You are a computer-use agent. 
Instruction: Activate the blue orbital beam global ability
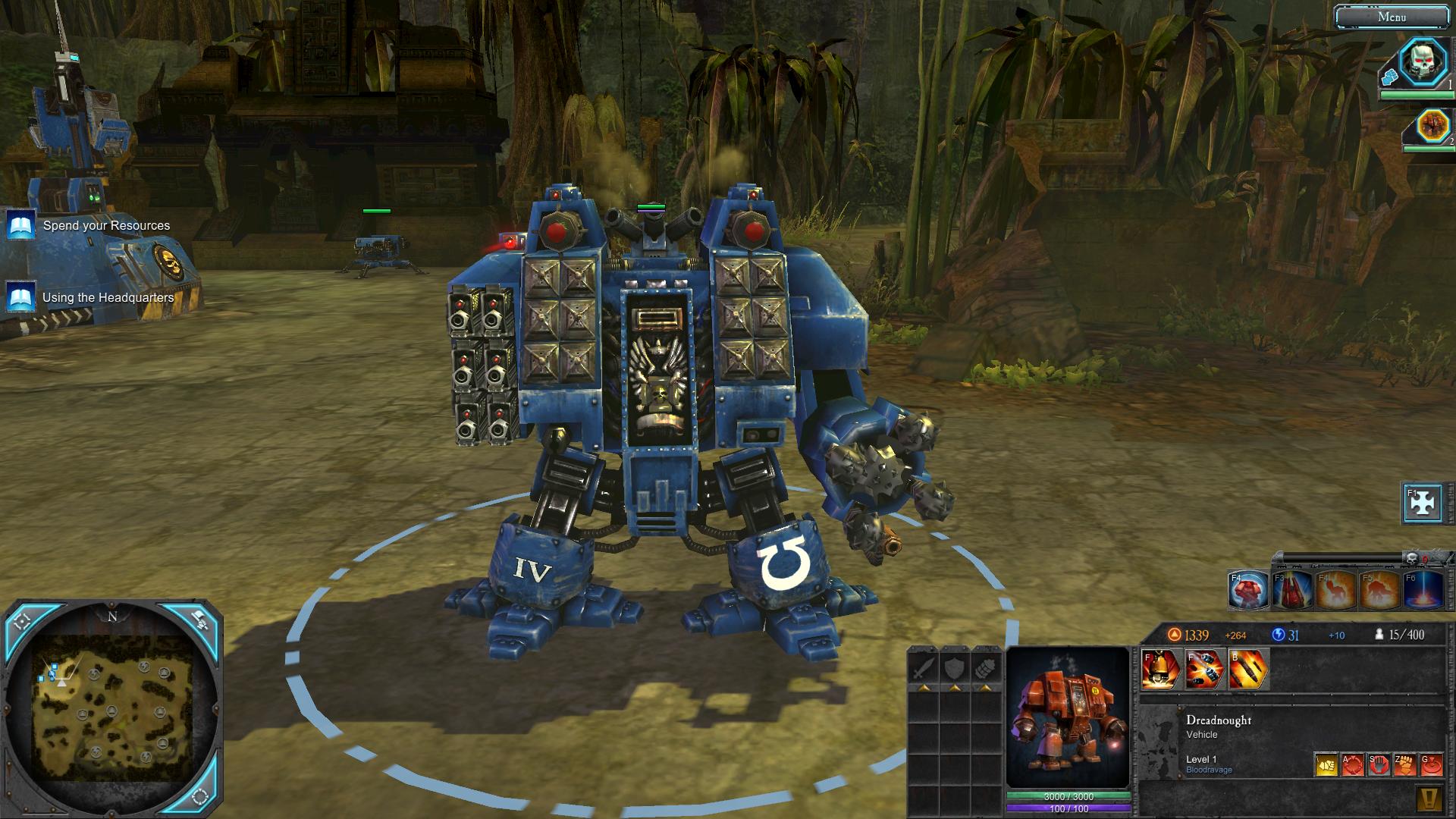click(1423, 590)
